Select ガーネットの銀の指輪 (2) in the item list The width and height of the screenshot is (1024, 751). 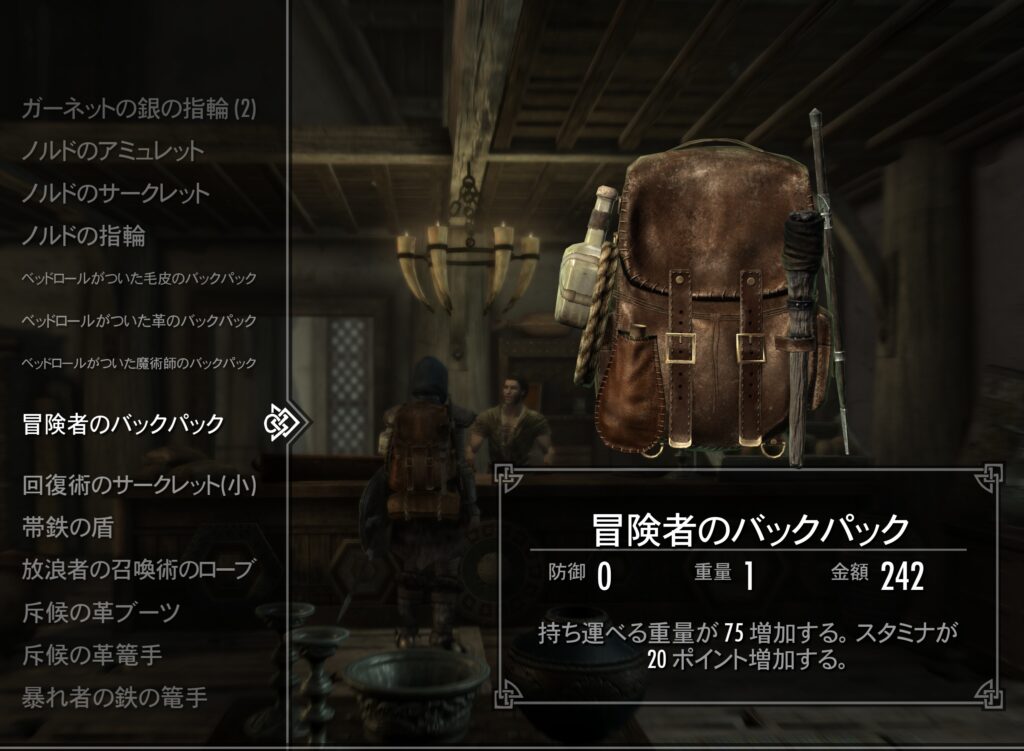tap(139, 109)
